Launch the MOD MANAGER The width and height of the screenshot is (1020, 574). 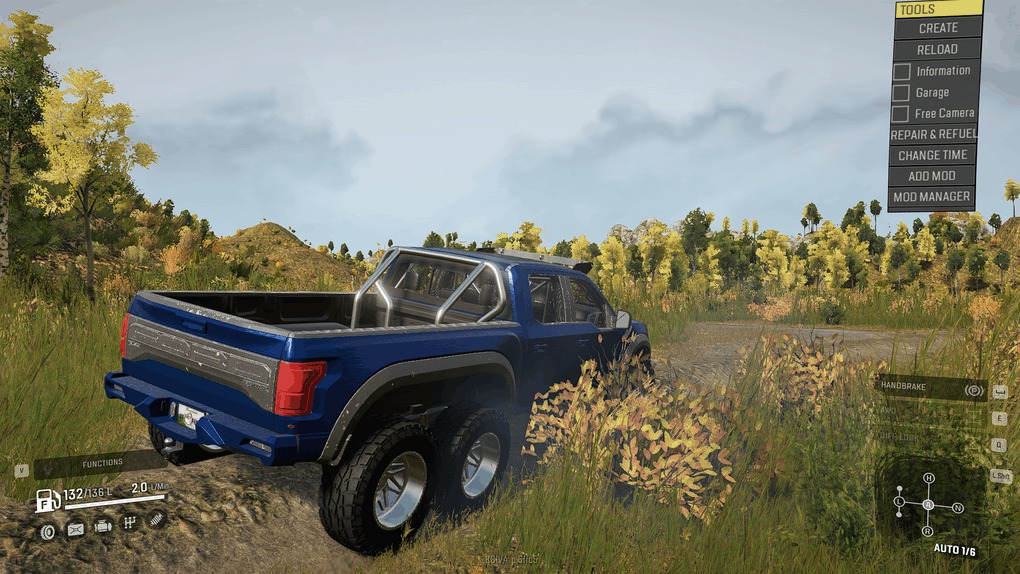coord(933,197)
